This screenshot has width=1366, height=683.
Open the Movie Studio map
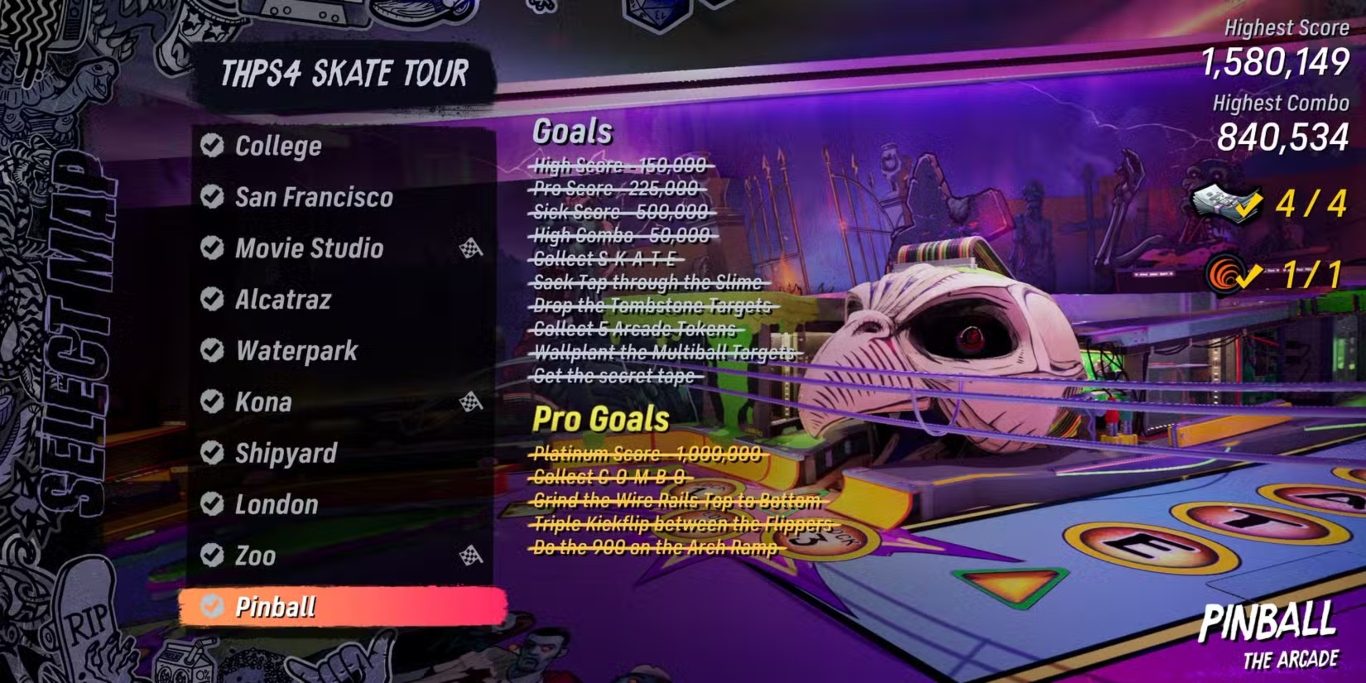coord(309,248)
